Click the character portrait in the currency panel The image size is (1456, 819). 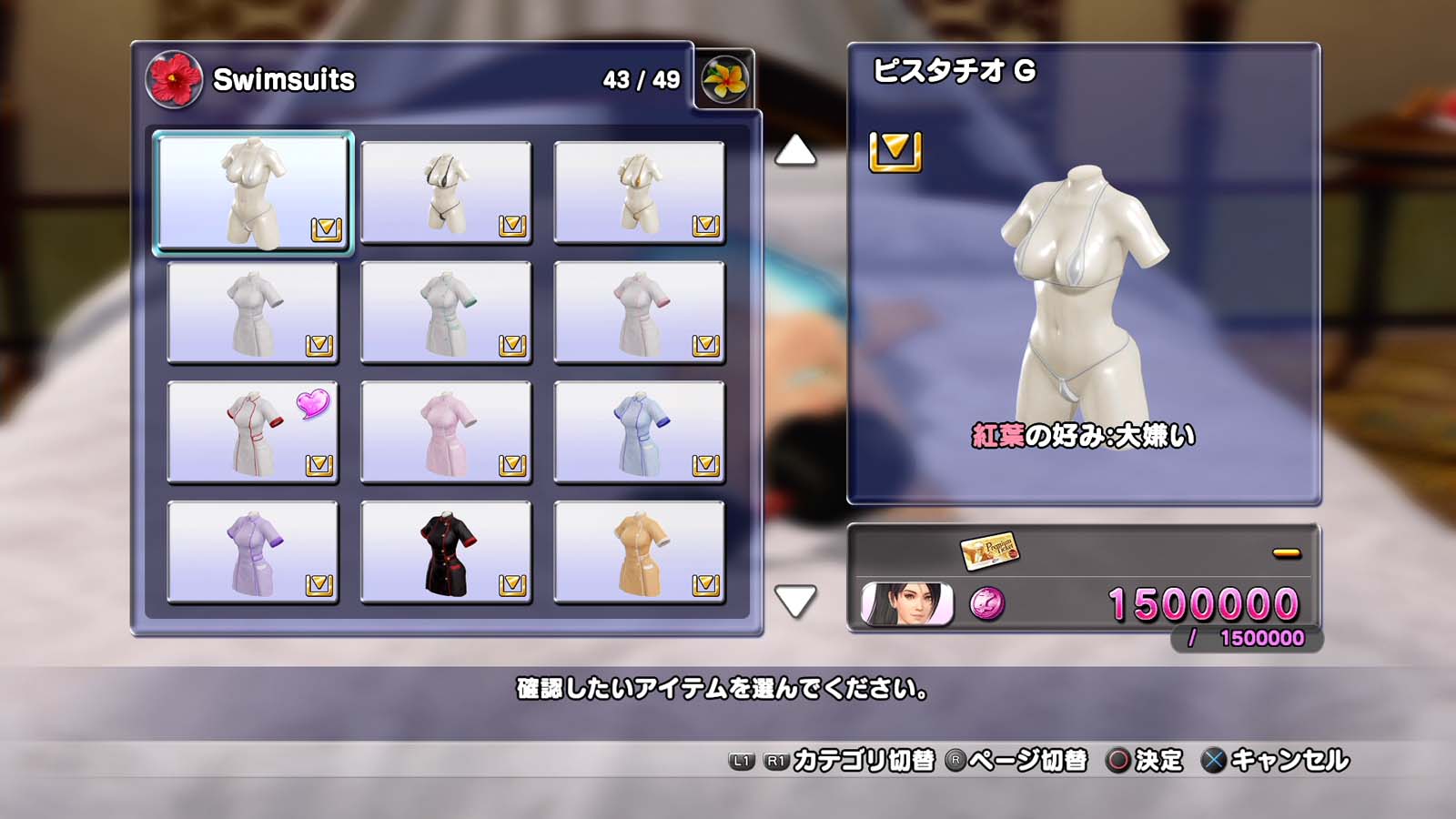click(907, 604)
